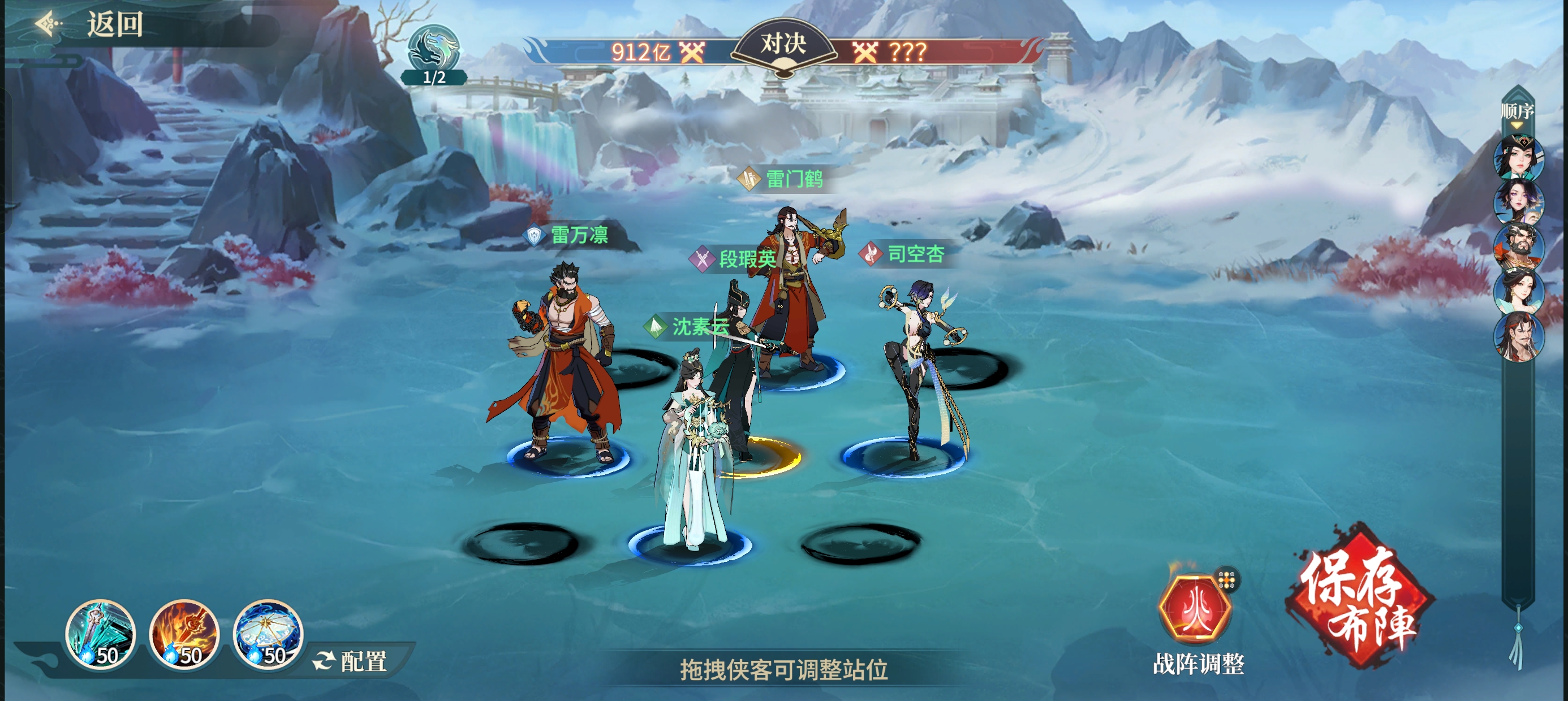The width and height of the screenshot is (1568, 701).
Task: Tap the dragon emblem showing 1/2
Action: pos(434,55)
